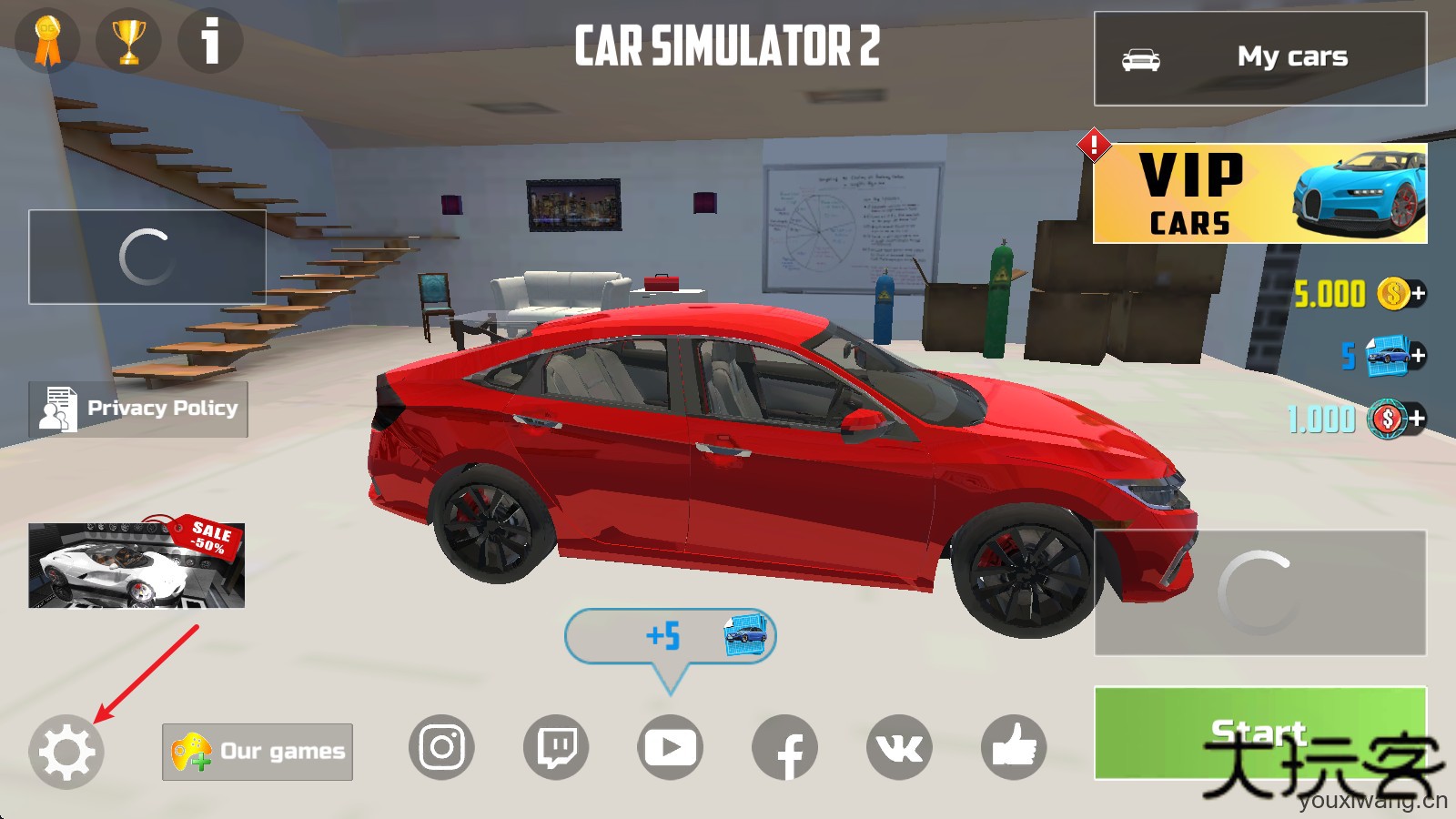The image size is (1456, 819).
Task: Open the VK social link
Action: click(x=899, y=748)
